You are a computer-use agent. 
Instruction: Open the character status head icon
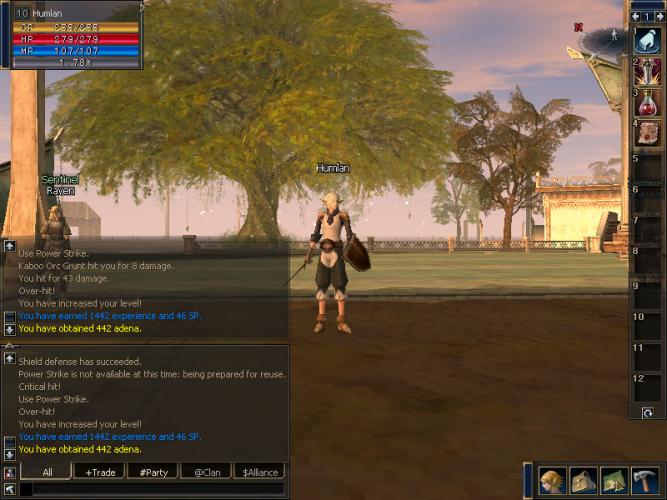[553, 480]
